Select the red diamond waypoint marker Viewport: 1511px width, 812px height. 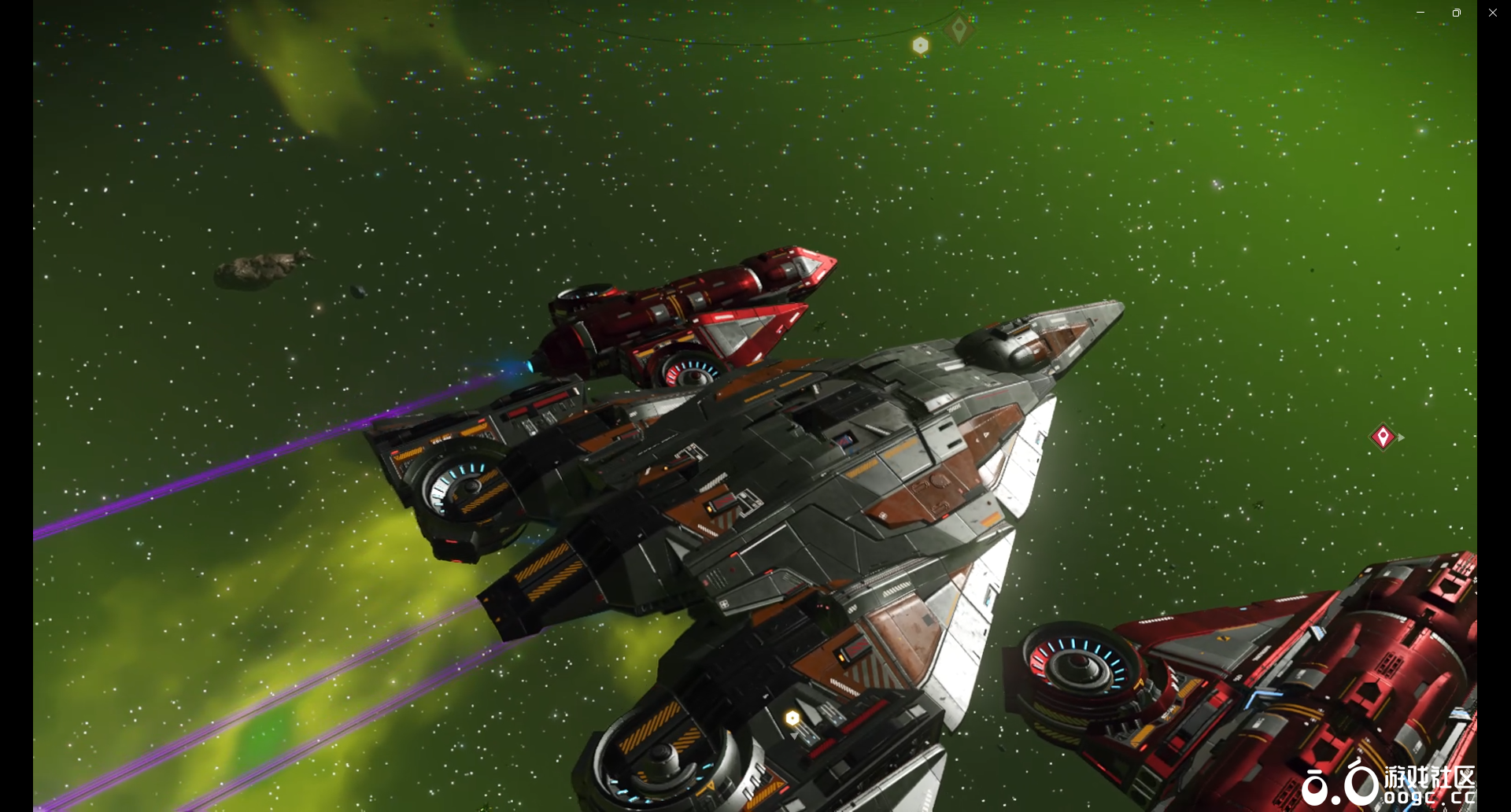(x=1382, y=437)
